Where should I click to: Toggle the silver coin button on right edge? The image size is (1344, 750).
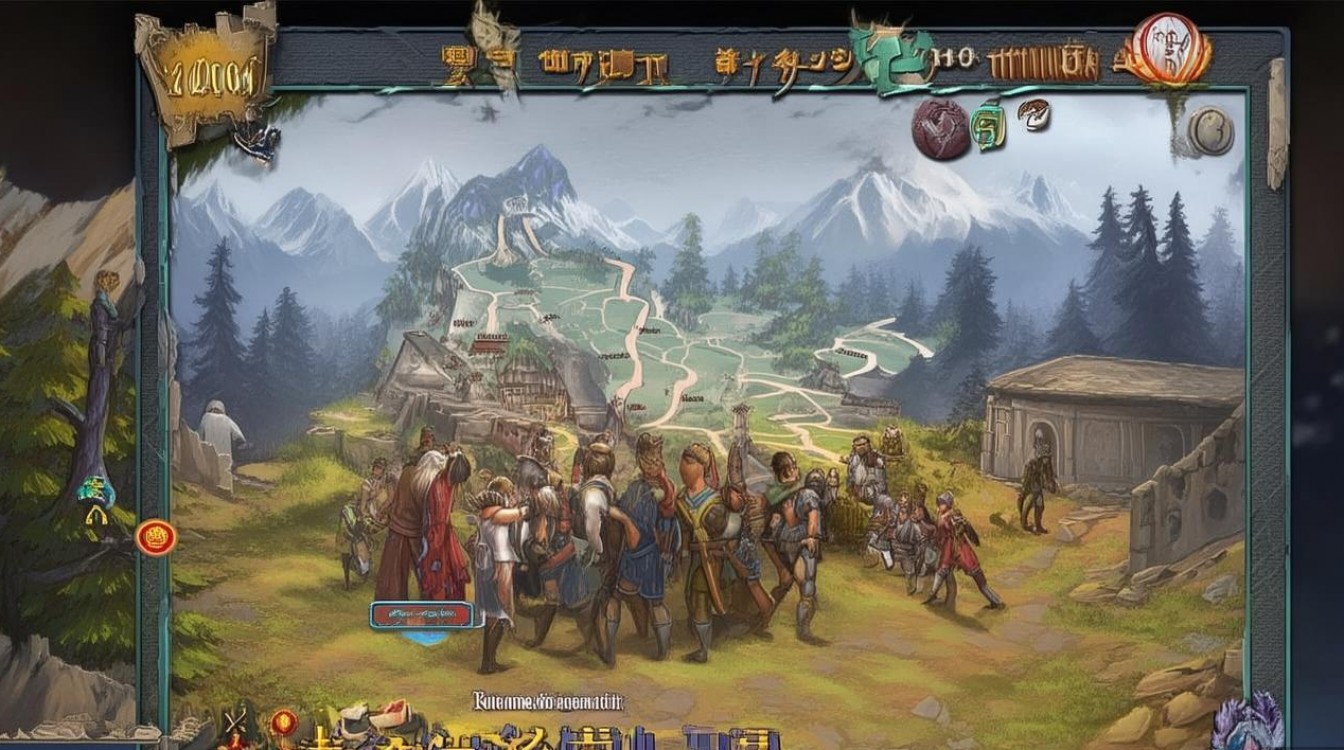(x=1213, y=130)
